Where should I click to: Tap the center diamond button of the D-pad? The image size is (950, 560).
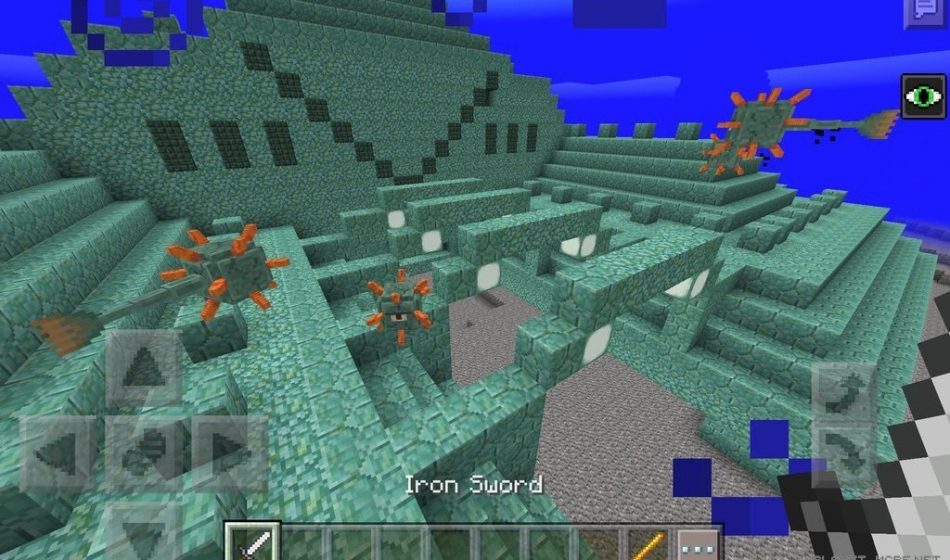(142, 452)
